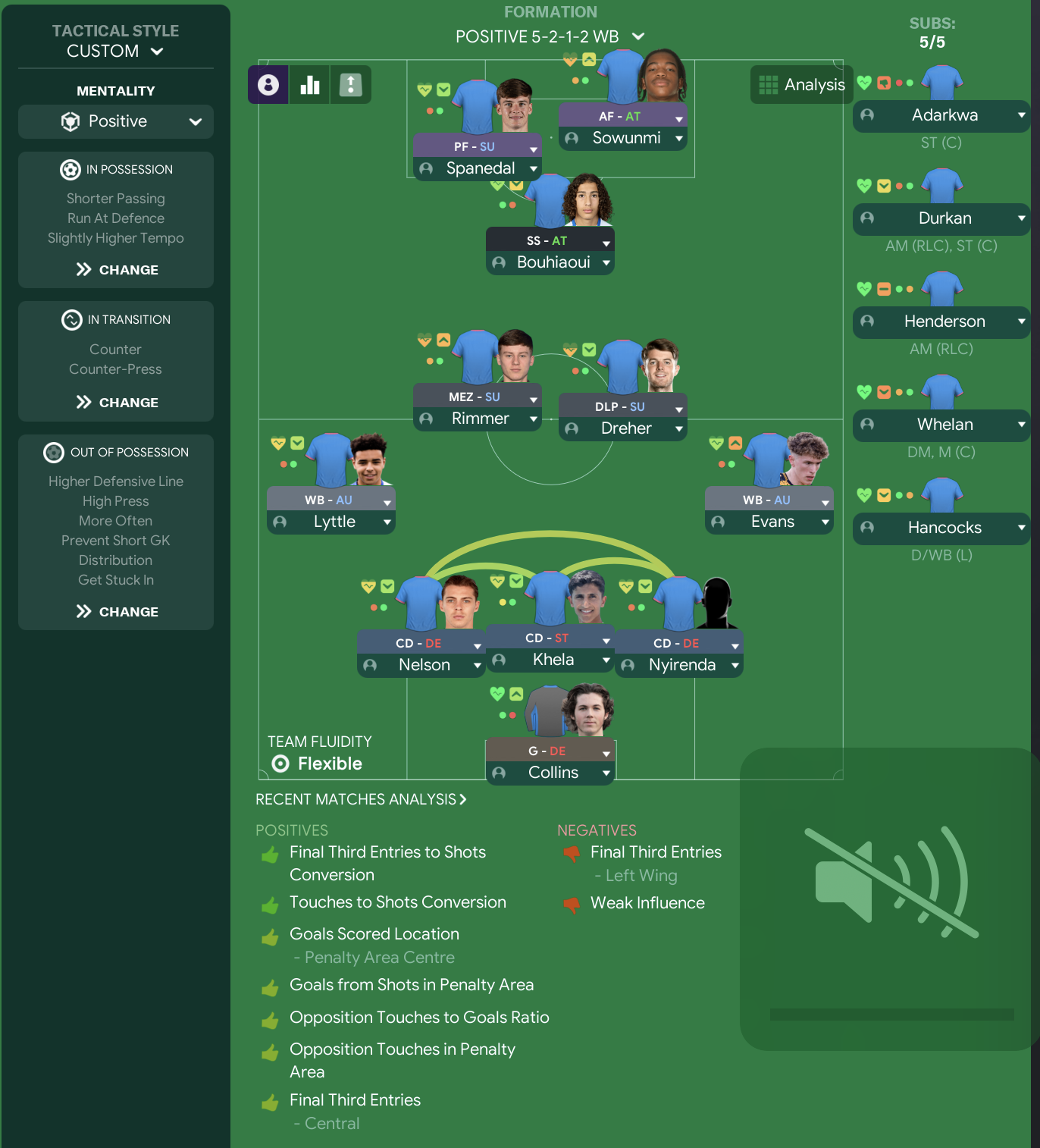Toggle Spanedal's upward form arrow indicator
Viewport: 1040px width, 1148px height.
point(443,89)
